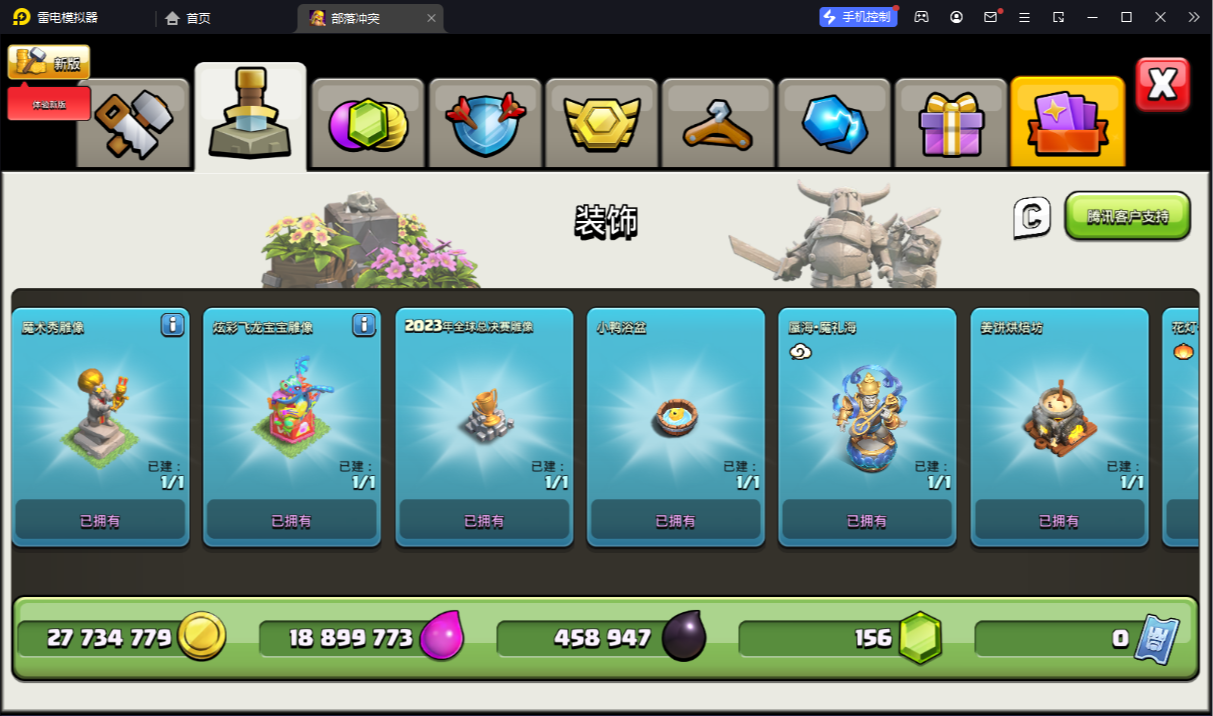Select the blue shield tab
Image resolution: width=1213 pixels, height=716 pixels.
click(485, 123)
